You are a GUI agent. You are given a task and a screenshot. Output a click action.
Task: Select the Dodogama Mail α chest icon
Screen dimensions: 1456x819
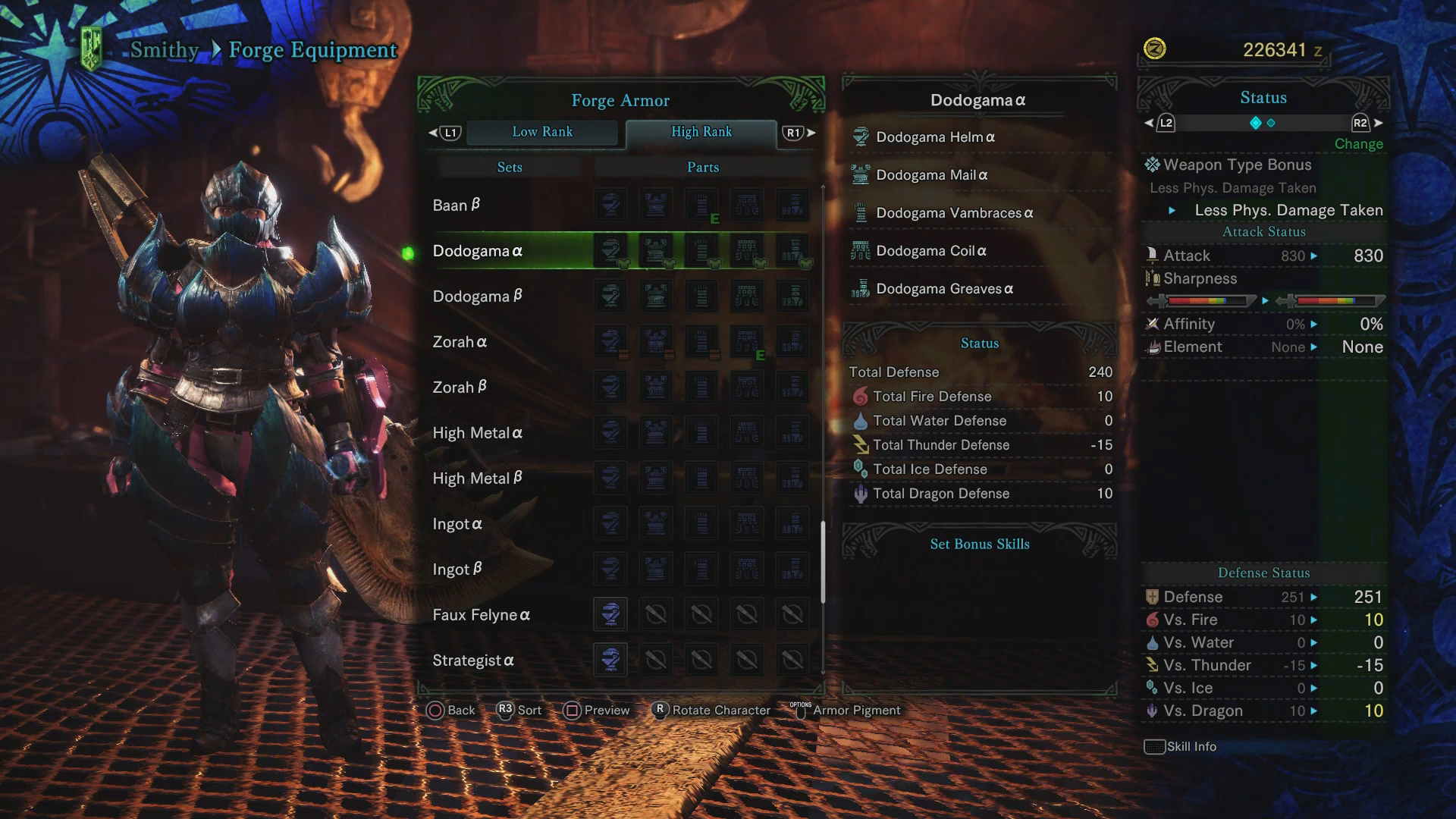pyautogui.click(x=861, y=174)
